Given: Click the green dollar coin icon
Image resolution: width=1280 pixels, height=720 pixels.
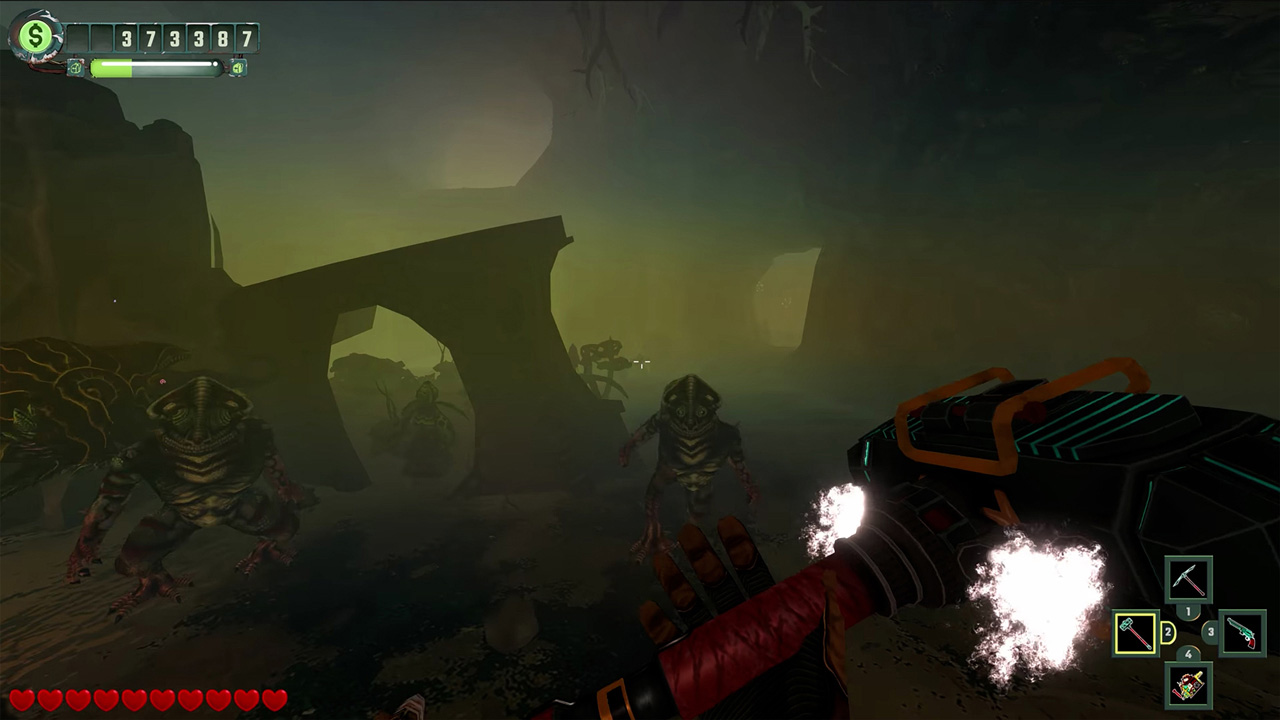Looking at the screenshot, I should pos(35,34).
